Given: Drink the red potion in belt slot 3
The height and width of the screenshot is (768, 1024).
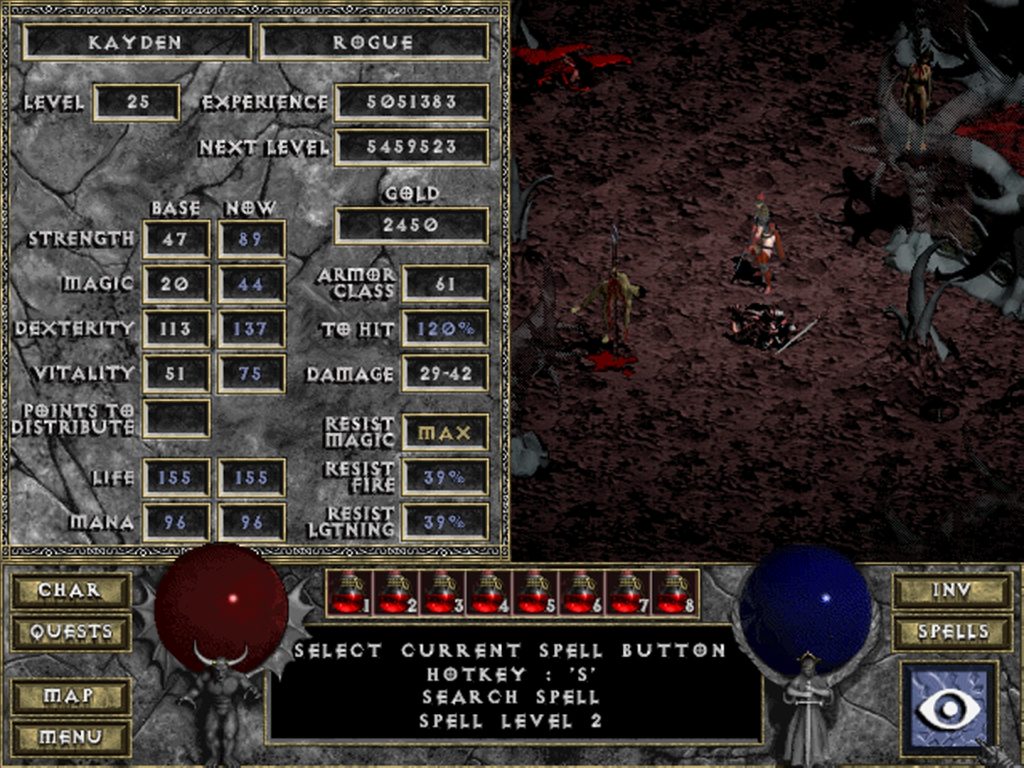Looking at the screenshot, I should point(442,593).
